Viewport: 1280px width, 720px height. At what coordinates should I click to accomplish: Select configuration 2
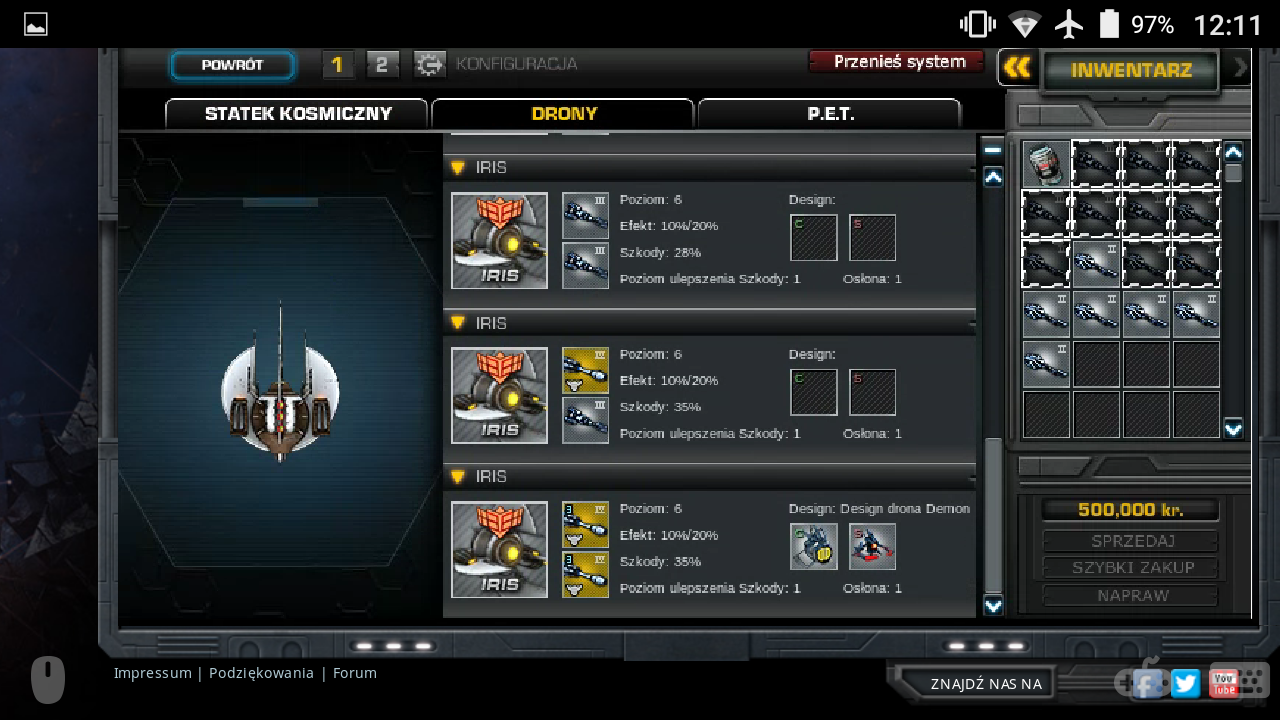pyautogui.click(x=382, y=66)
